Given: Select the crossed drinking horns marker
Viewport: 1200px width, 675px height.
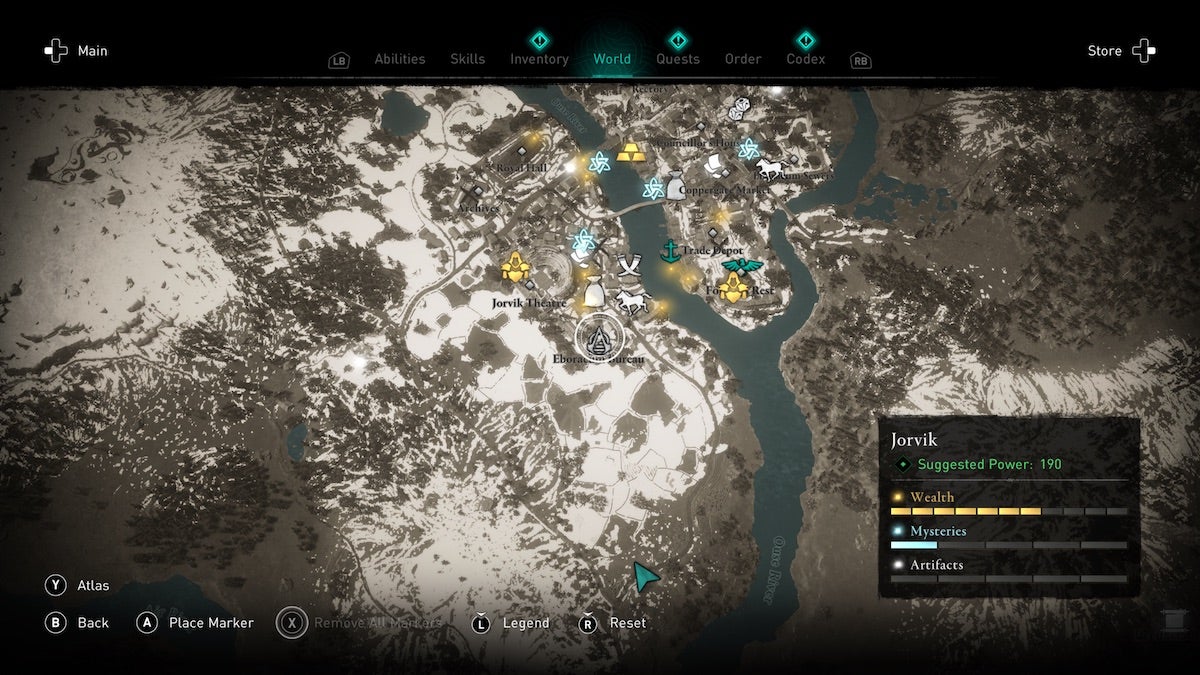Looking at the screenshot, I should click(630, 267).
